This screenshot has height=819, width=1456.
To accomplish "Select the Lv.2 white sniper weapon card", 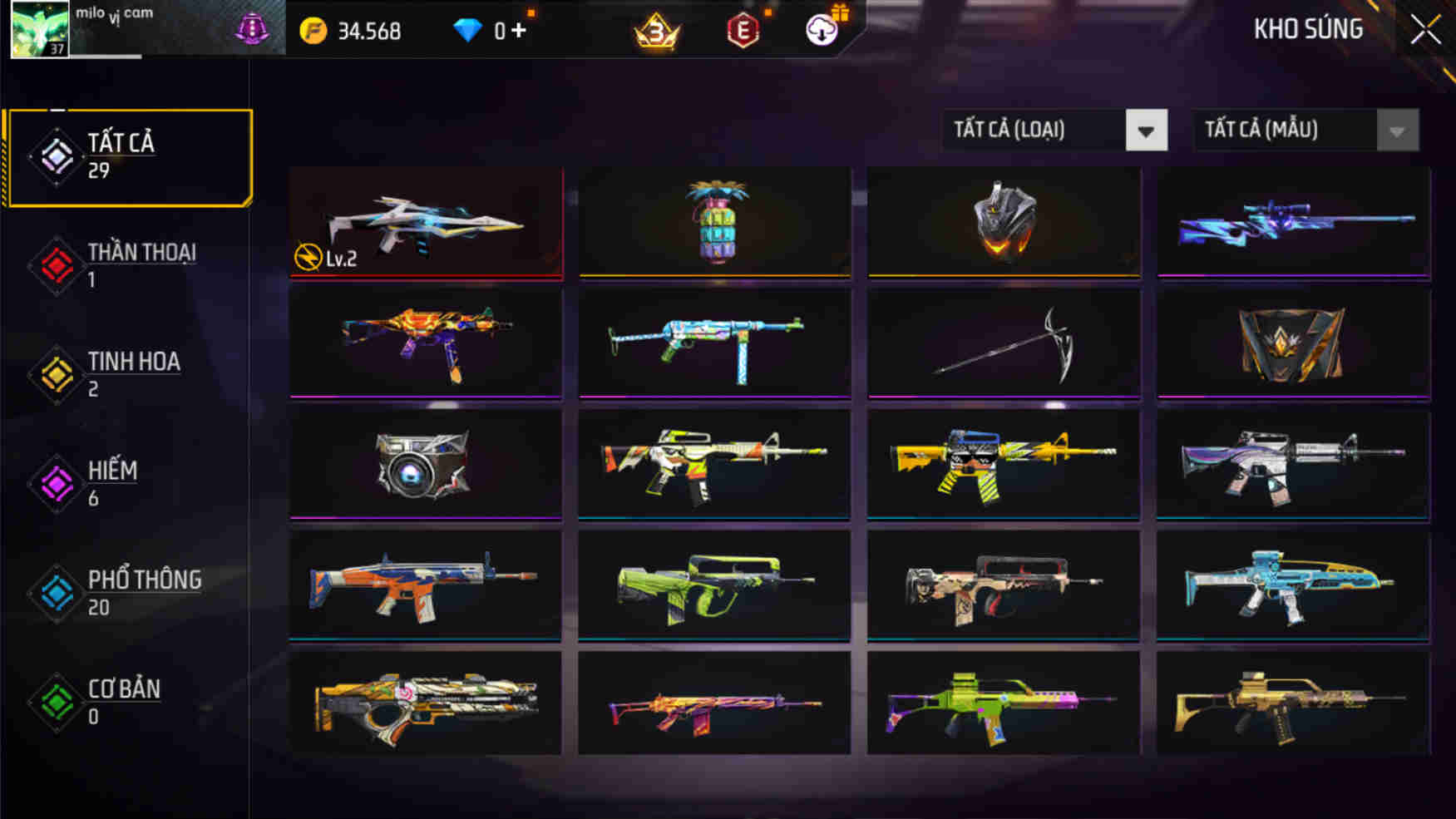I will 426,220.
